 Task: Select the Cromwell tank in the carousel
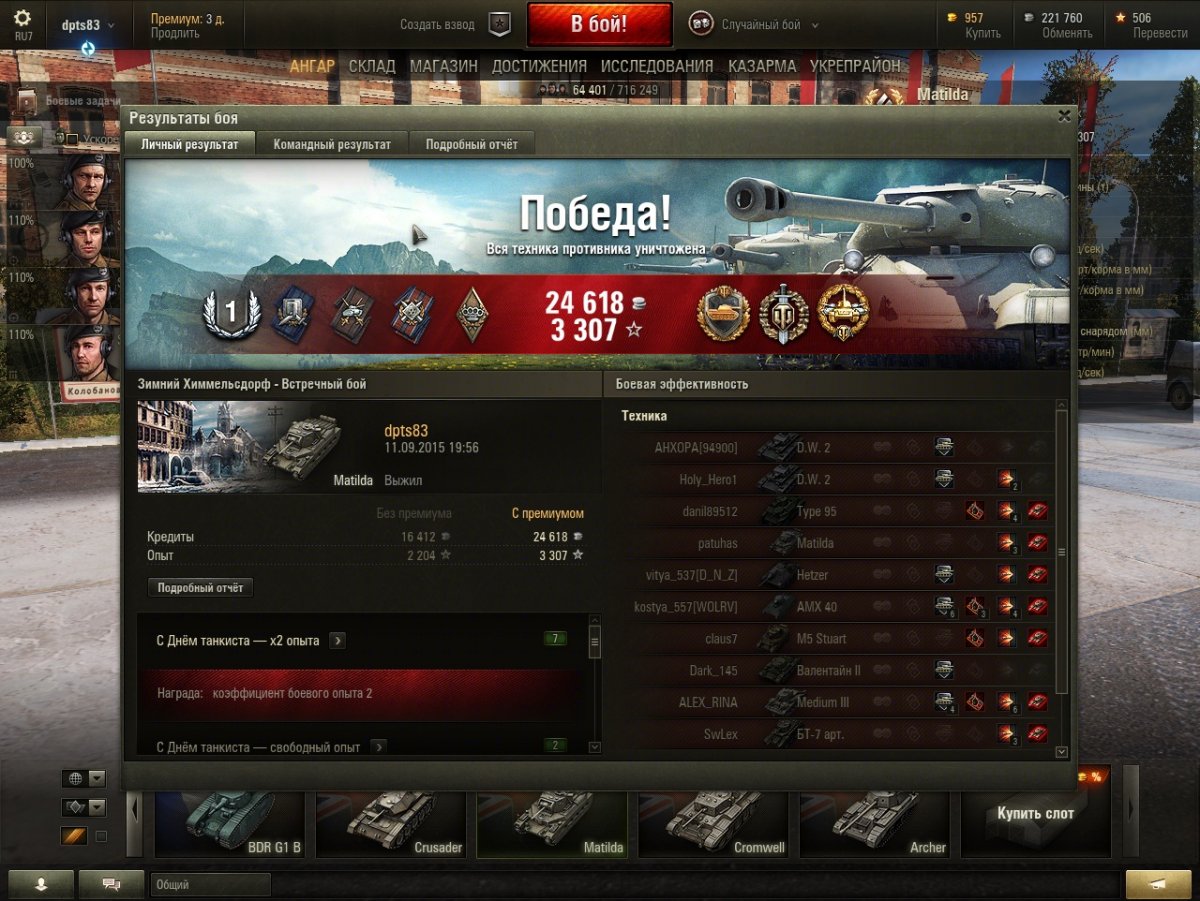(x=720, y=825)
